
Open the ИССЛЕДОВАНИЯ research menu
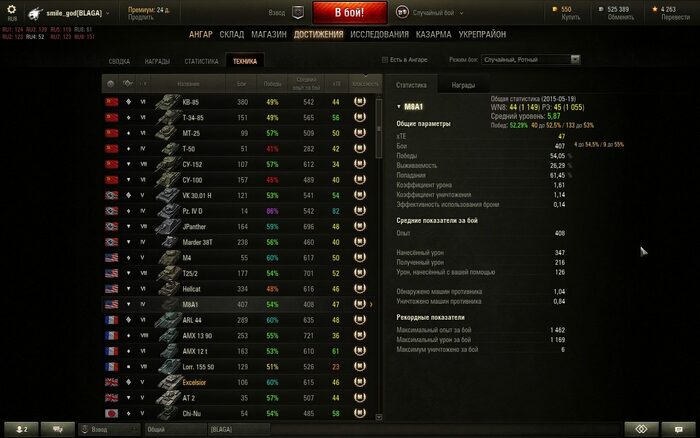tap(380, 34)
